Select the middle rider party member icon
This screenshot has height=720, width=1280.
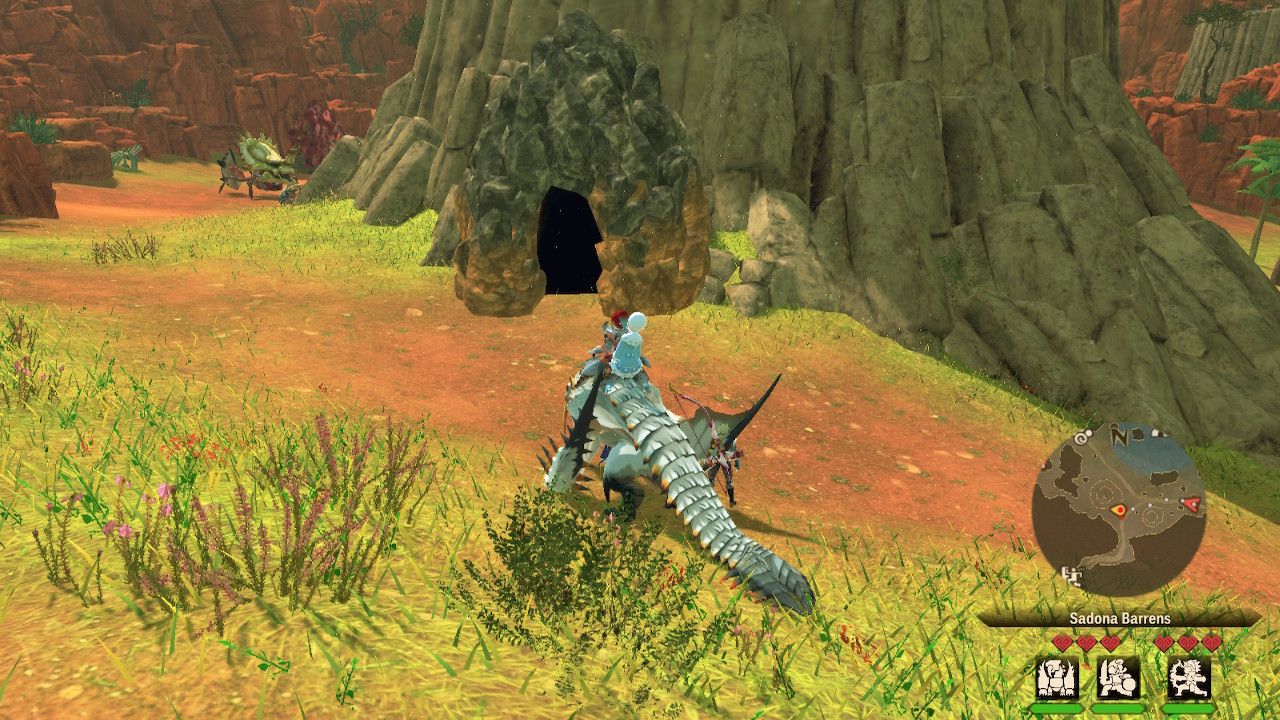click(1117, 676)
